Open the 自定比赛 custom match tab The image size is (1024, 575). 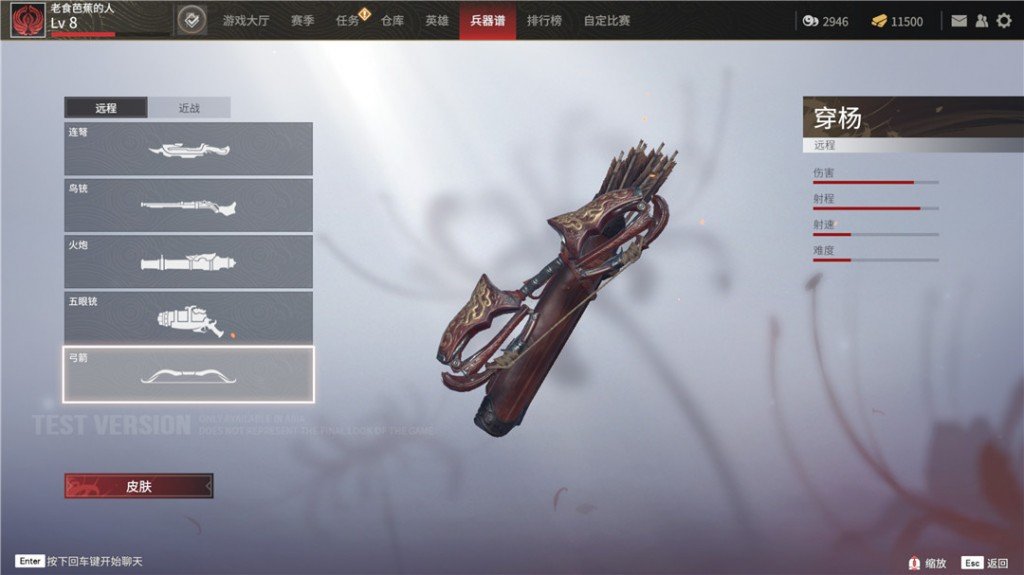pyautogui.click(x=607, y=21)
